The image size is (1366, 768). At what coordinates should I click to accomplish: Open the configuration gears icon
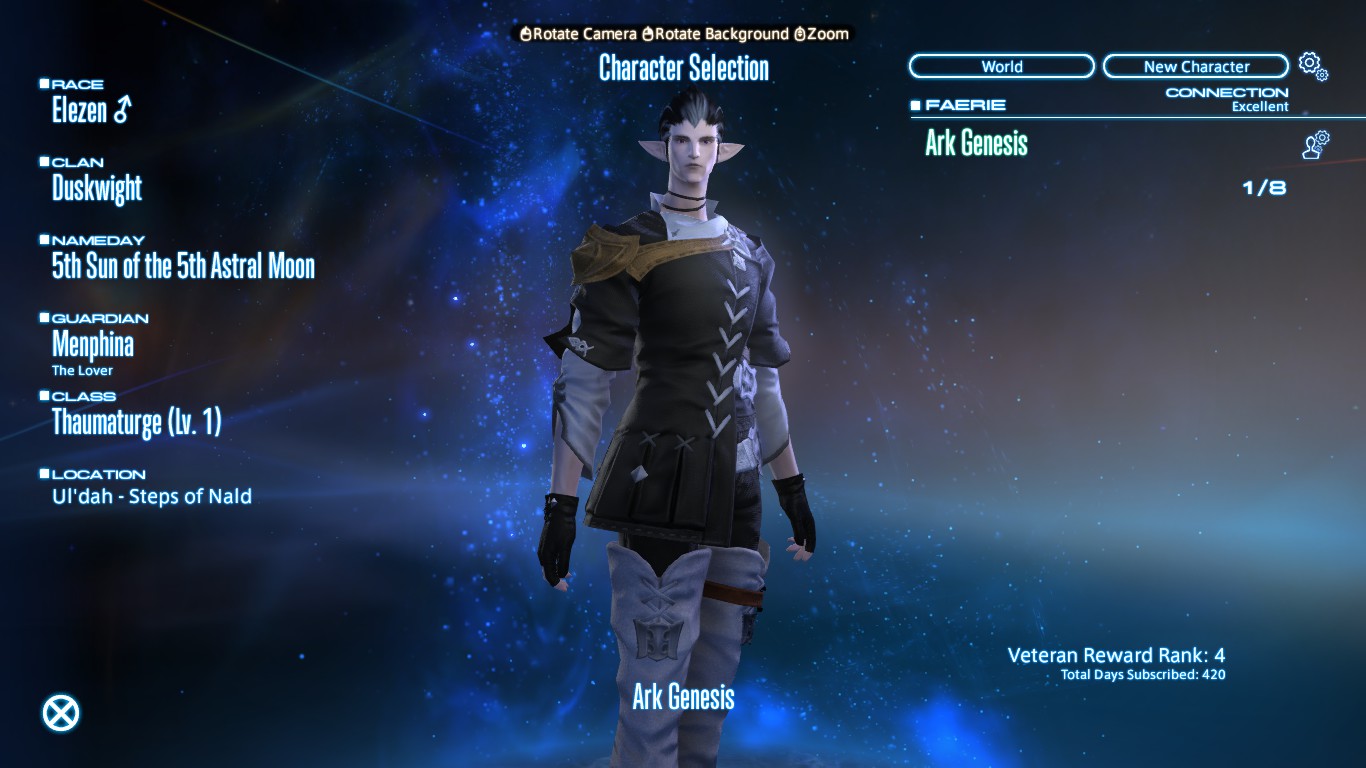pos(1312,66)
